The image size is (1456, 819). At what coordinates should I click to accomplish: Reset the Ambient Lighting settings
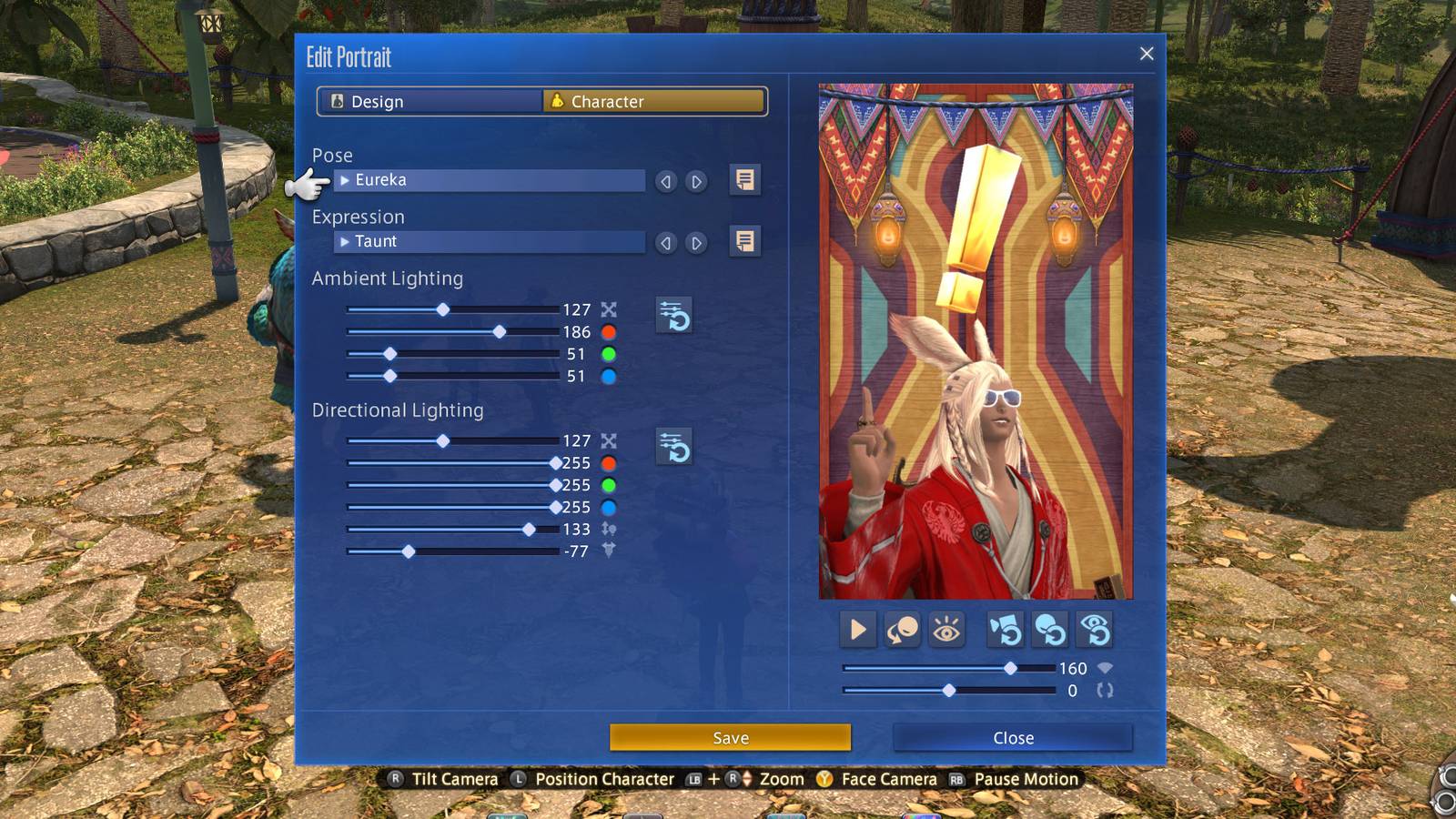point(674,316)
